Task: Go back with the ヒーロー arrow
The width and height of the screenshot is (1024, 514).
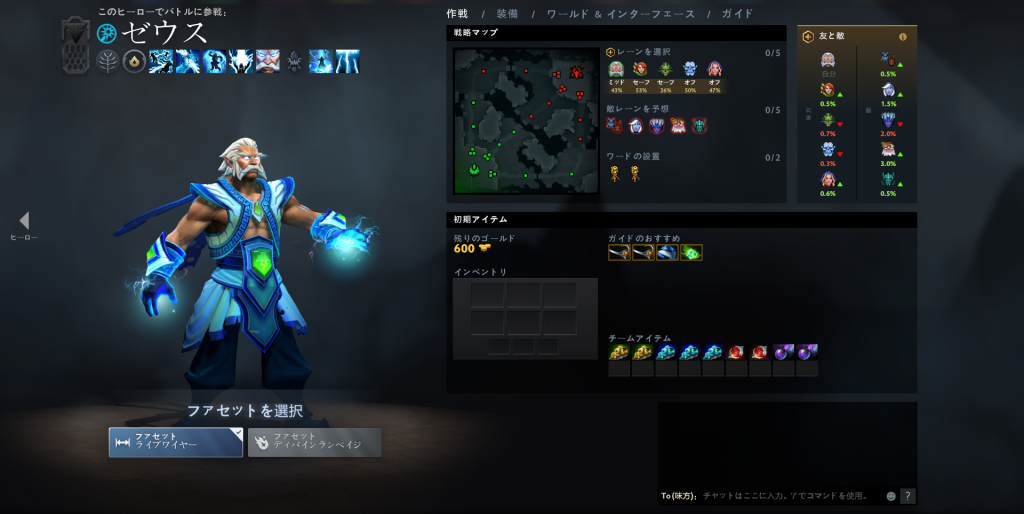Action: pyautogui.click(x=24, y=221)
